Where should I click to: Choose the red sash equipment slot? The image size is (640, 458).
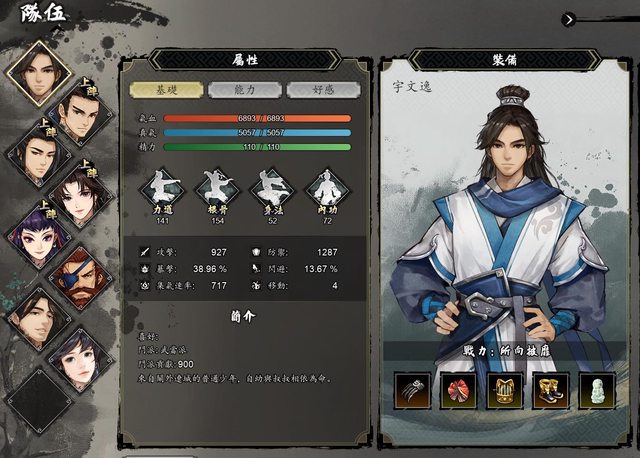459,390
